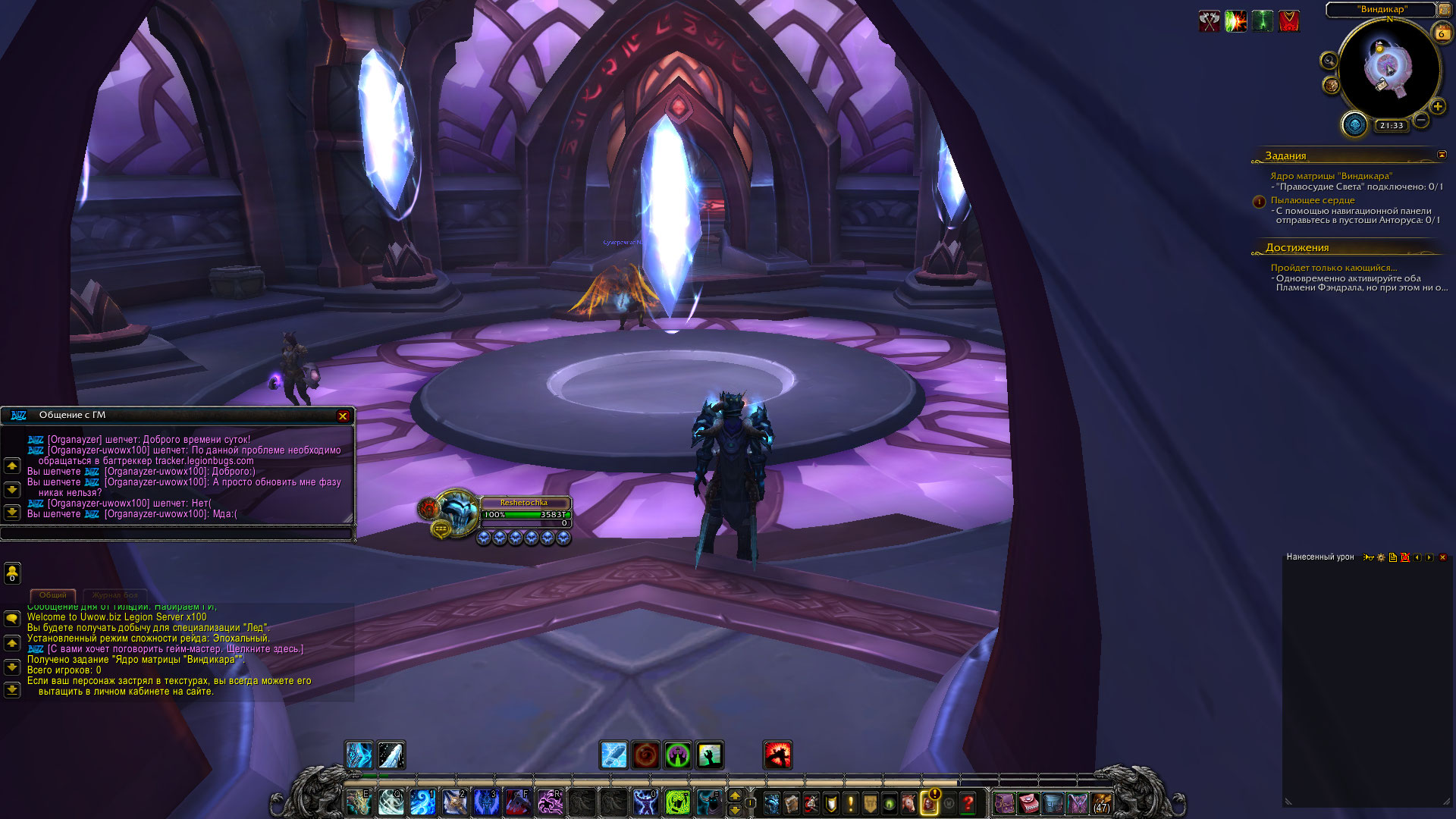Click the game-master talk link in chat
The height and width of the screenshot is (819, 1456).
175,649
